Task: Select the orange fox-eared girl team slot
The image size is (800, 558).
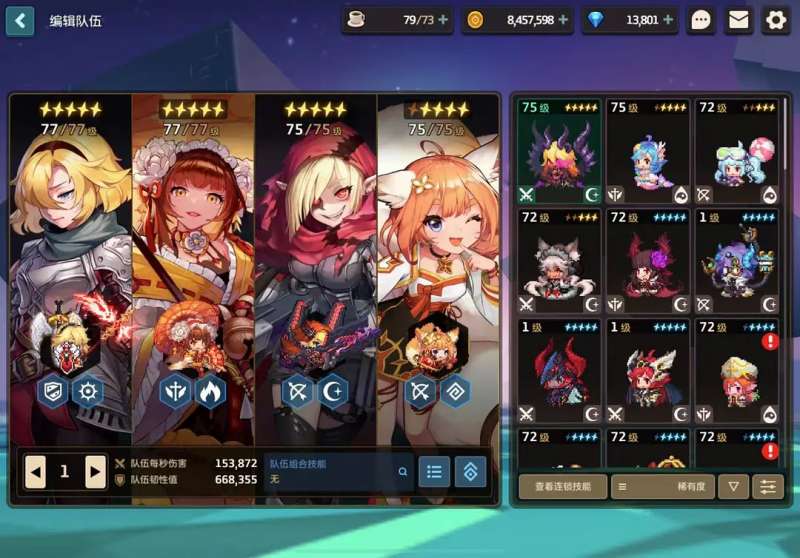Action: pyautogui.click(x=438, y=260)
